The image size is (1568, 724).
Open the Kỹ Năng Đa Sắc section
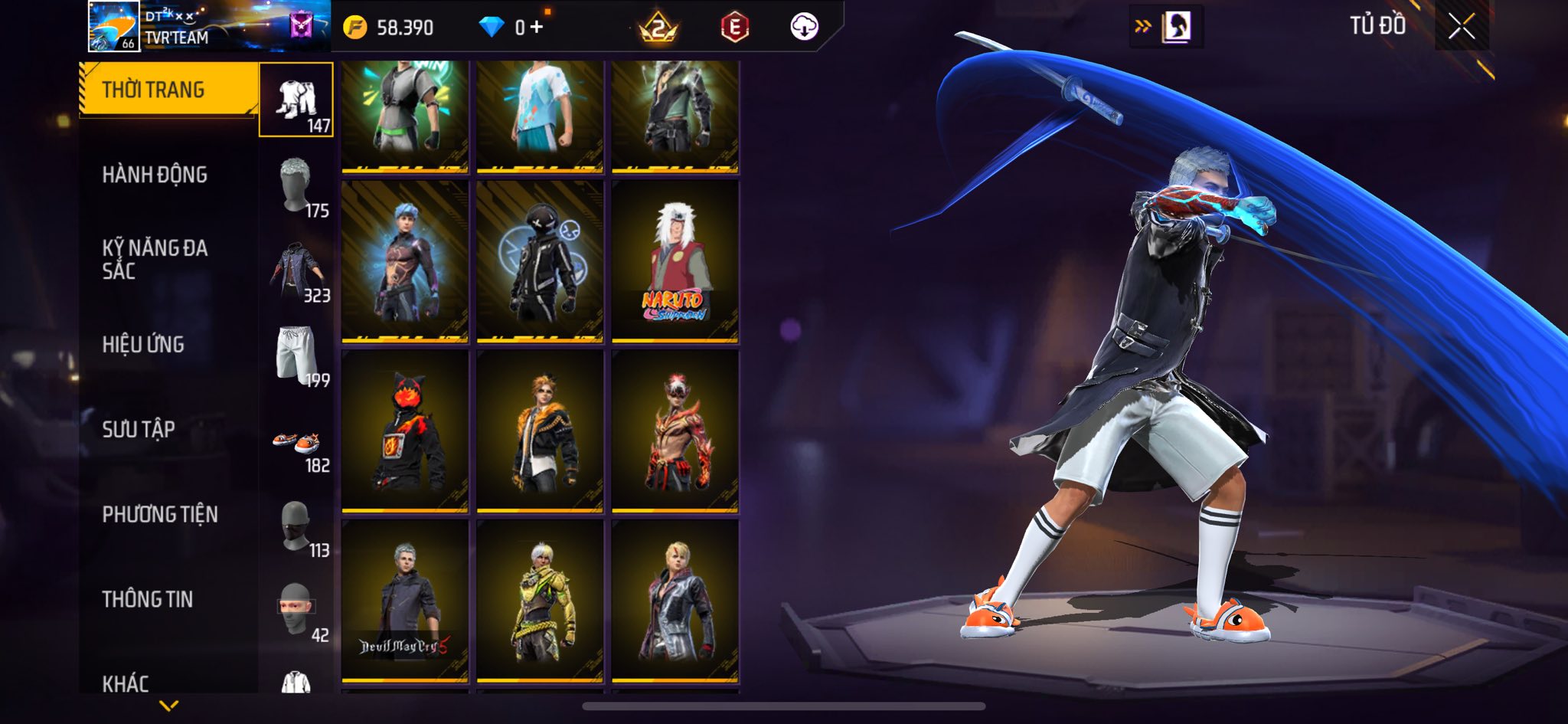pyautogui.click(x=155, y=259)
